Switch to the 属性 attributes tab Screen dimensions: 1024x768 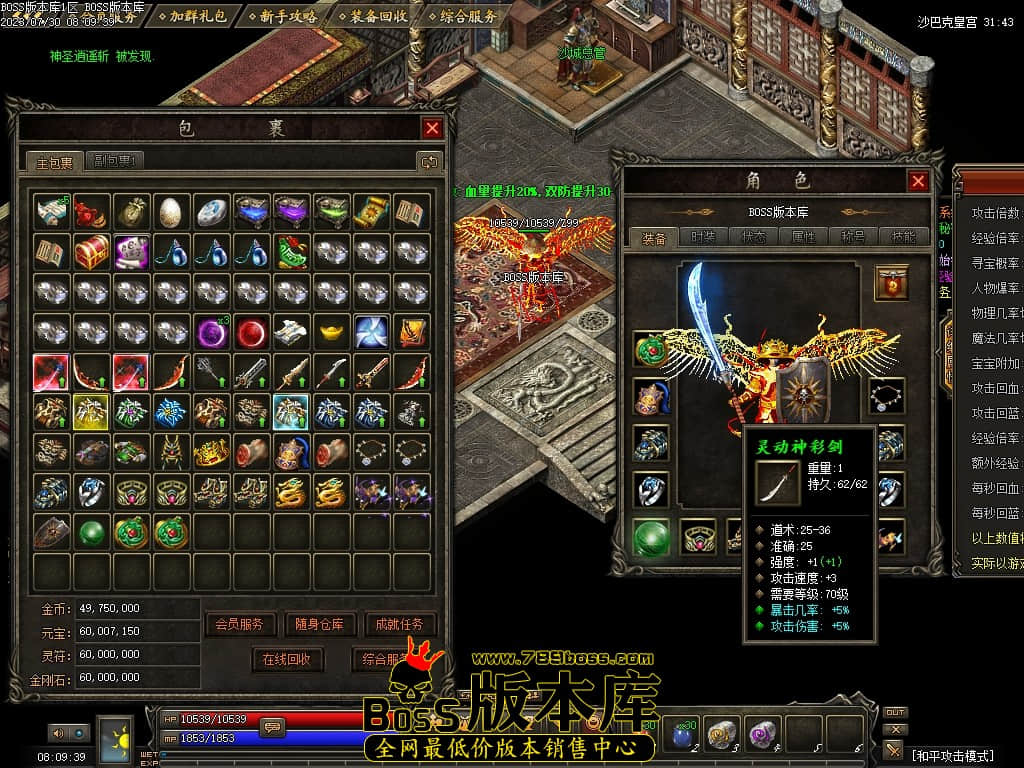pyautogui.click(x=803, y=237)
